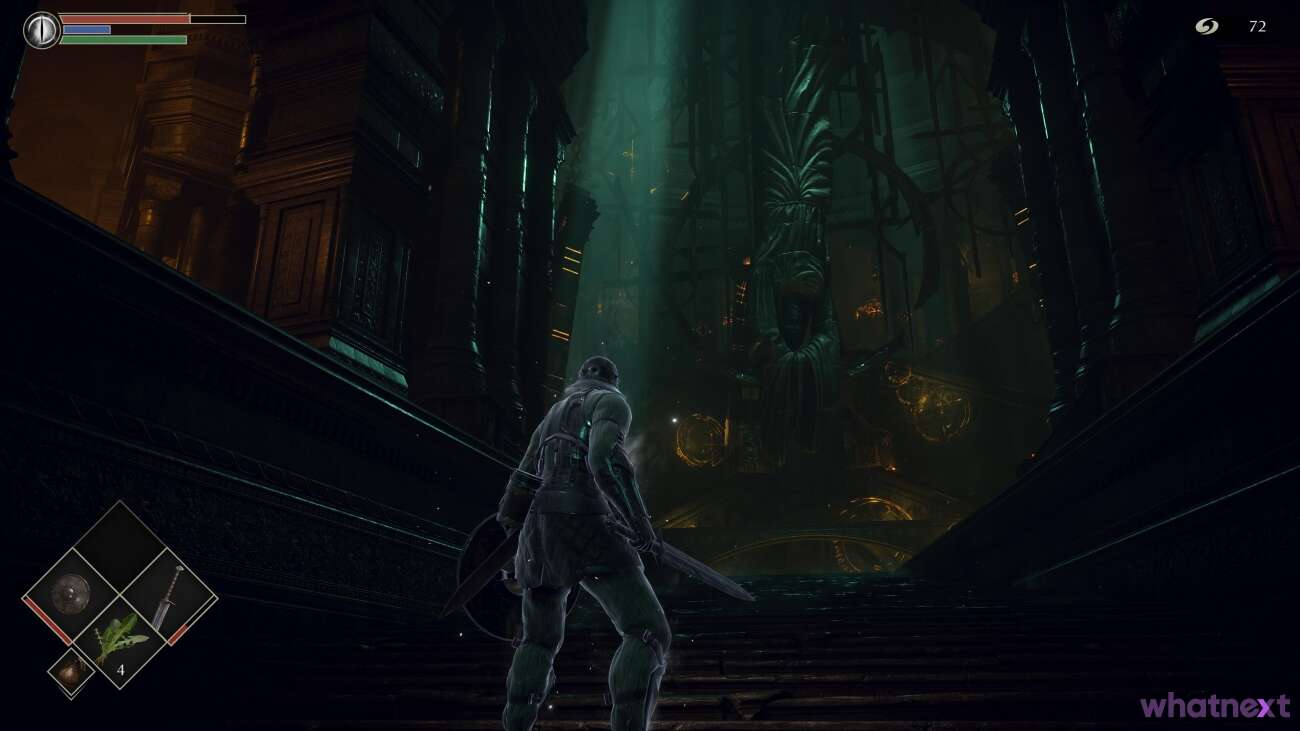Screen dimensions: 1300x731
Task: Select the soul form eye icon
Action: (x=40, y=29)
